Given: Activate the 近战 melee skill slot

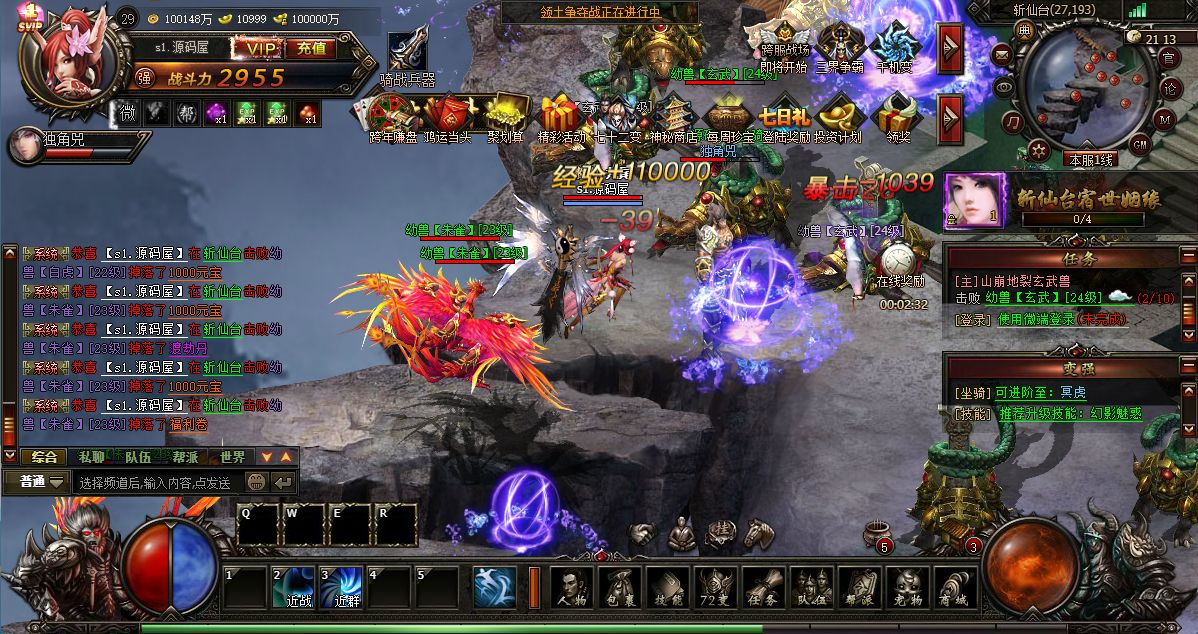Looking at the screenshot, I should (x=295, y=587).
